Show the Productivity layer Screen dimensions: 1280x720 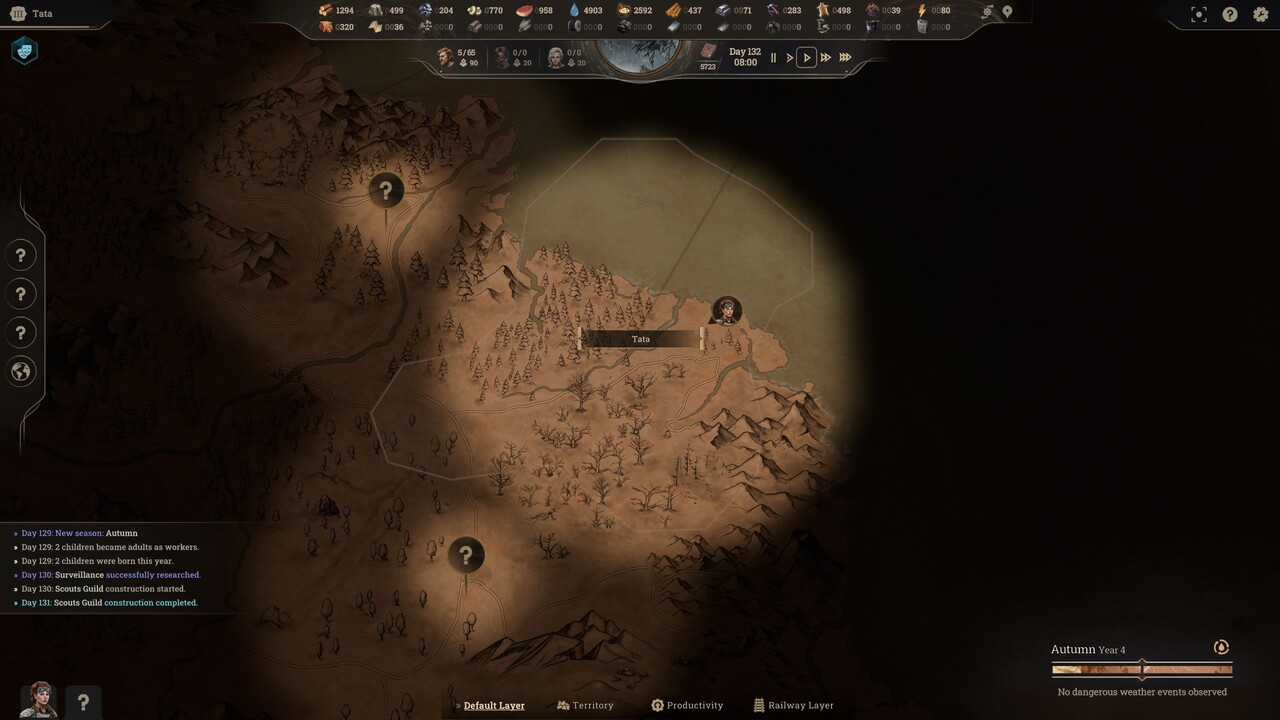tap(687, 705)
